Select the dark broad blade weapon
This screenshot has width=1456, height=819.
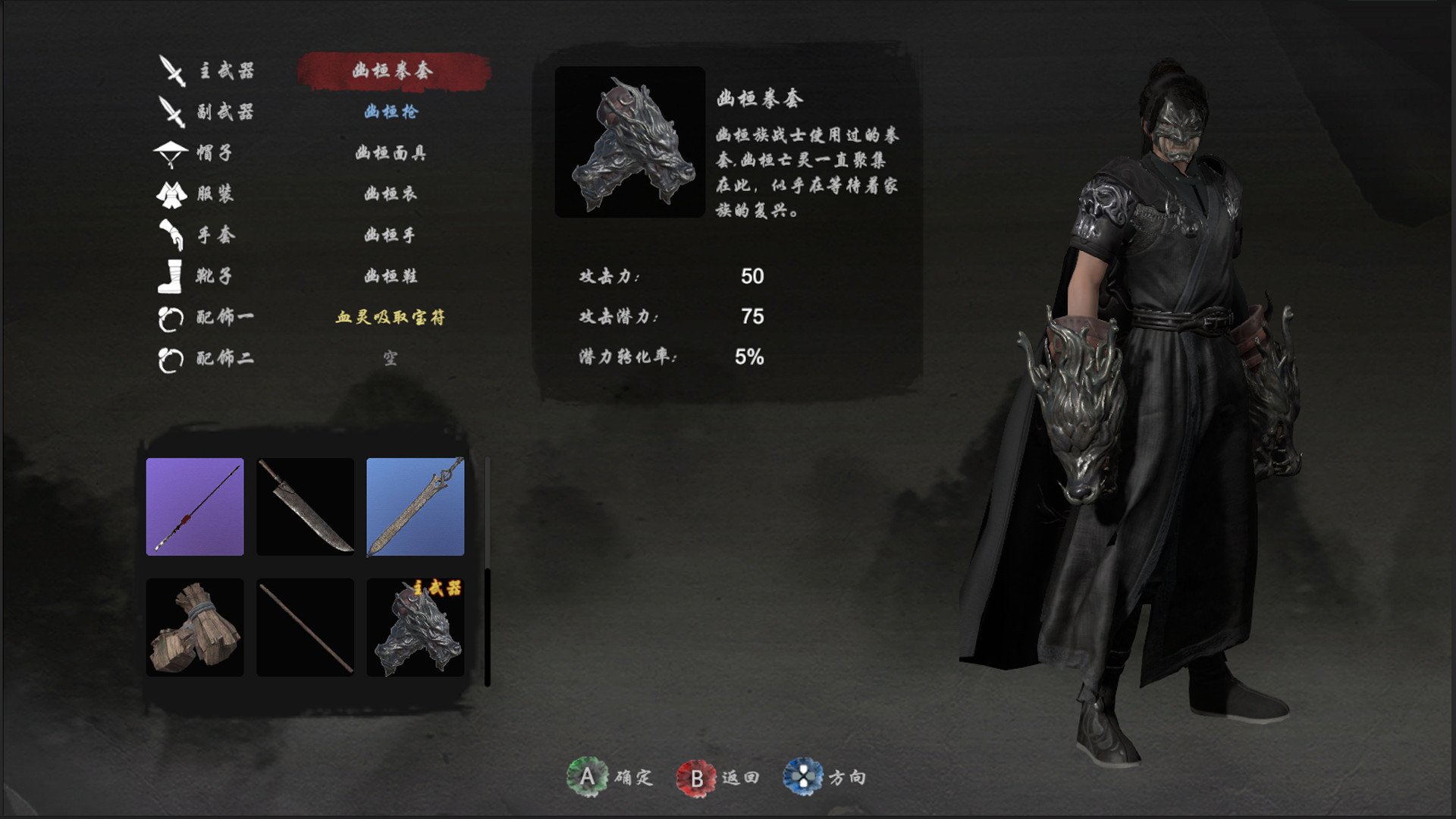[305, 507]
